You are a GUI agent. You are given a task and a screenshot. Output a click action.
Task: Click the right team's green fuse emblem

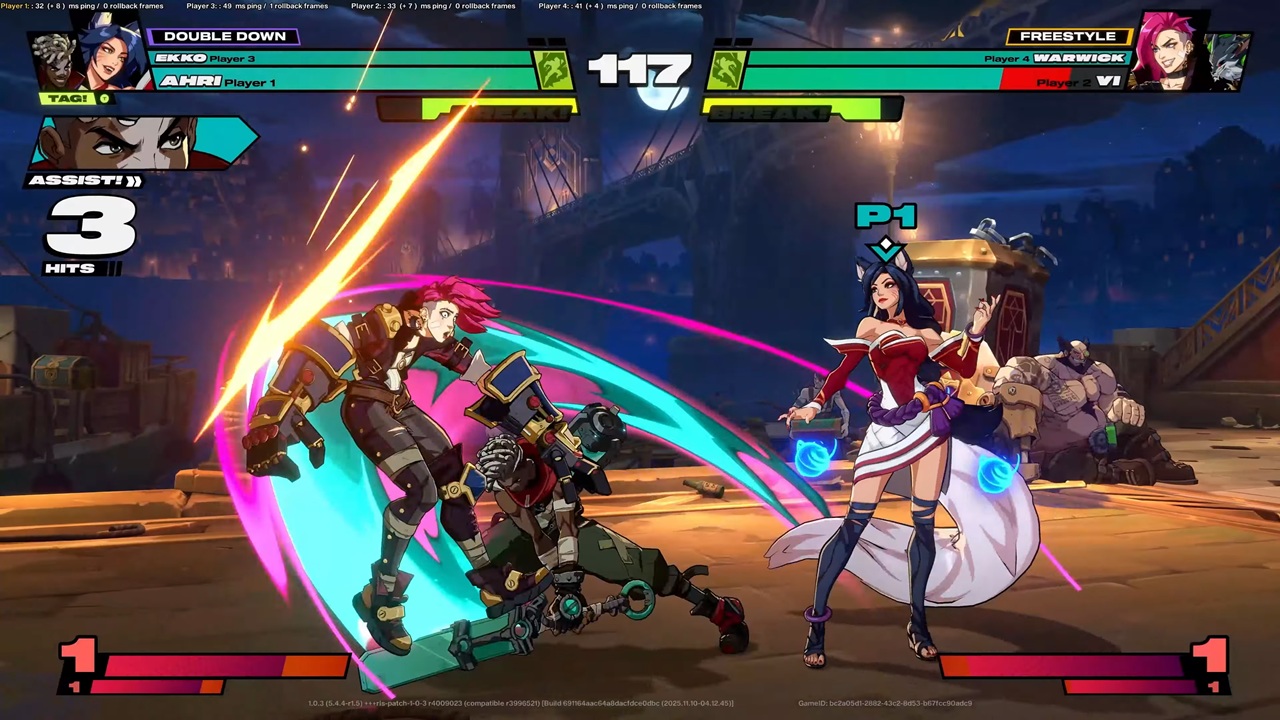pyautogui.click(x=727, y=70)
